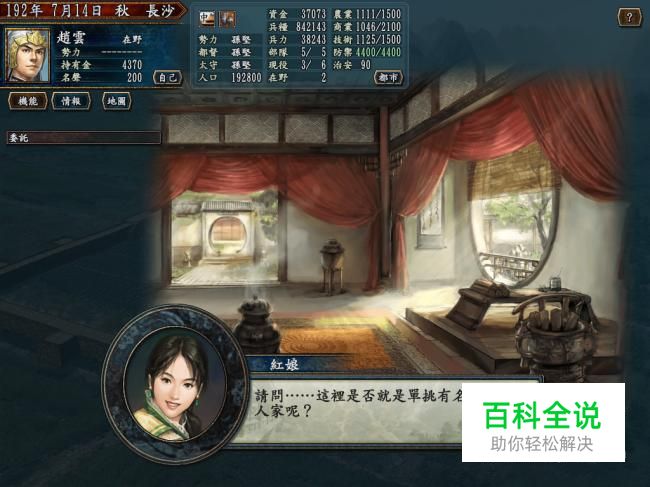Show the 地圖 (map) view
Image resolution: width=650 pixels, height=487 pixels.
(117, 101)
